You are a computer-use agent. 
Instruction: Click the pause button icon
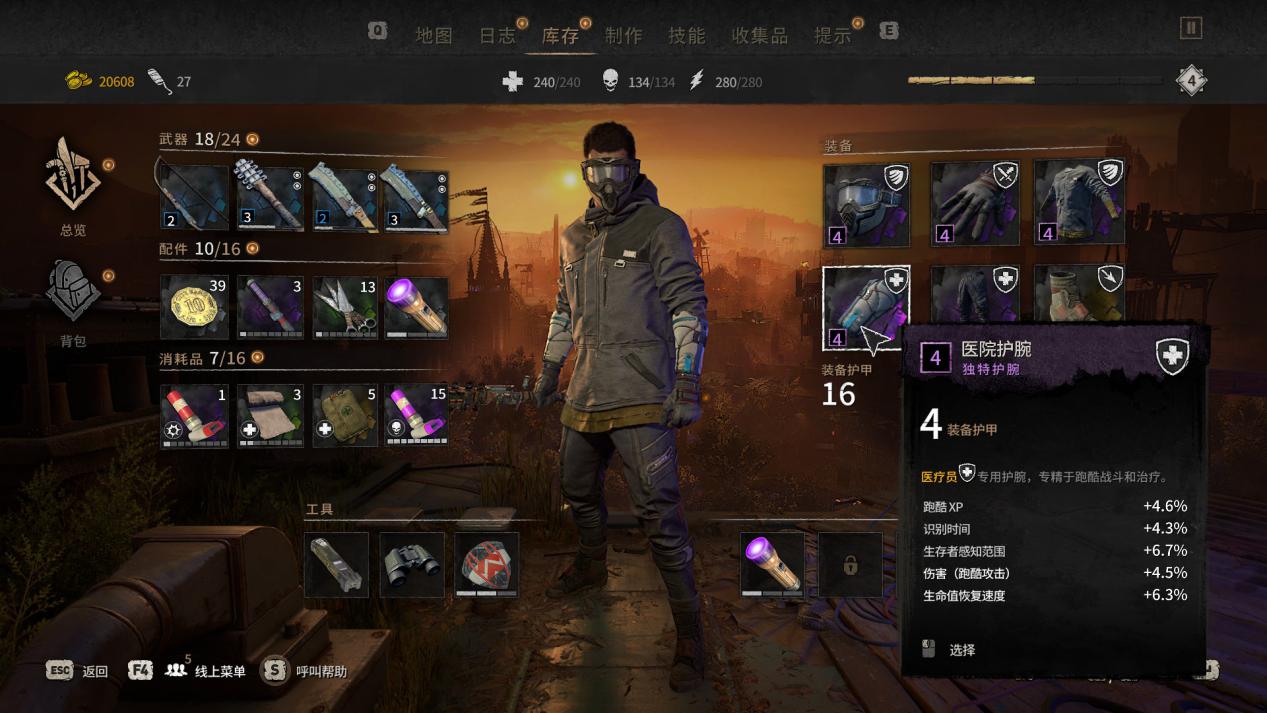pyautogui.click(x=1190, y=28)
